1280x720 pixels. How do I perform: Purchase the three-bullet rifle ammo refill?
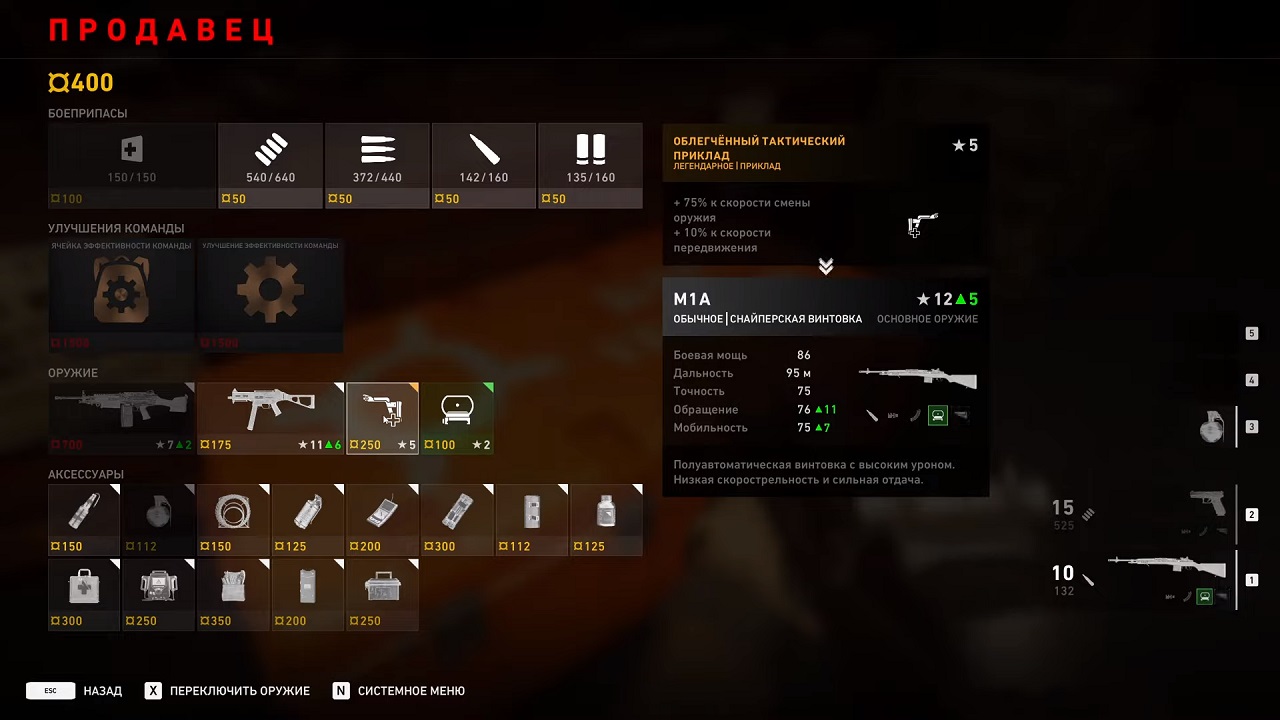[x=377, y=165]
